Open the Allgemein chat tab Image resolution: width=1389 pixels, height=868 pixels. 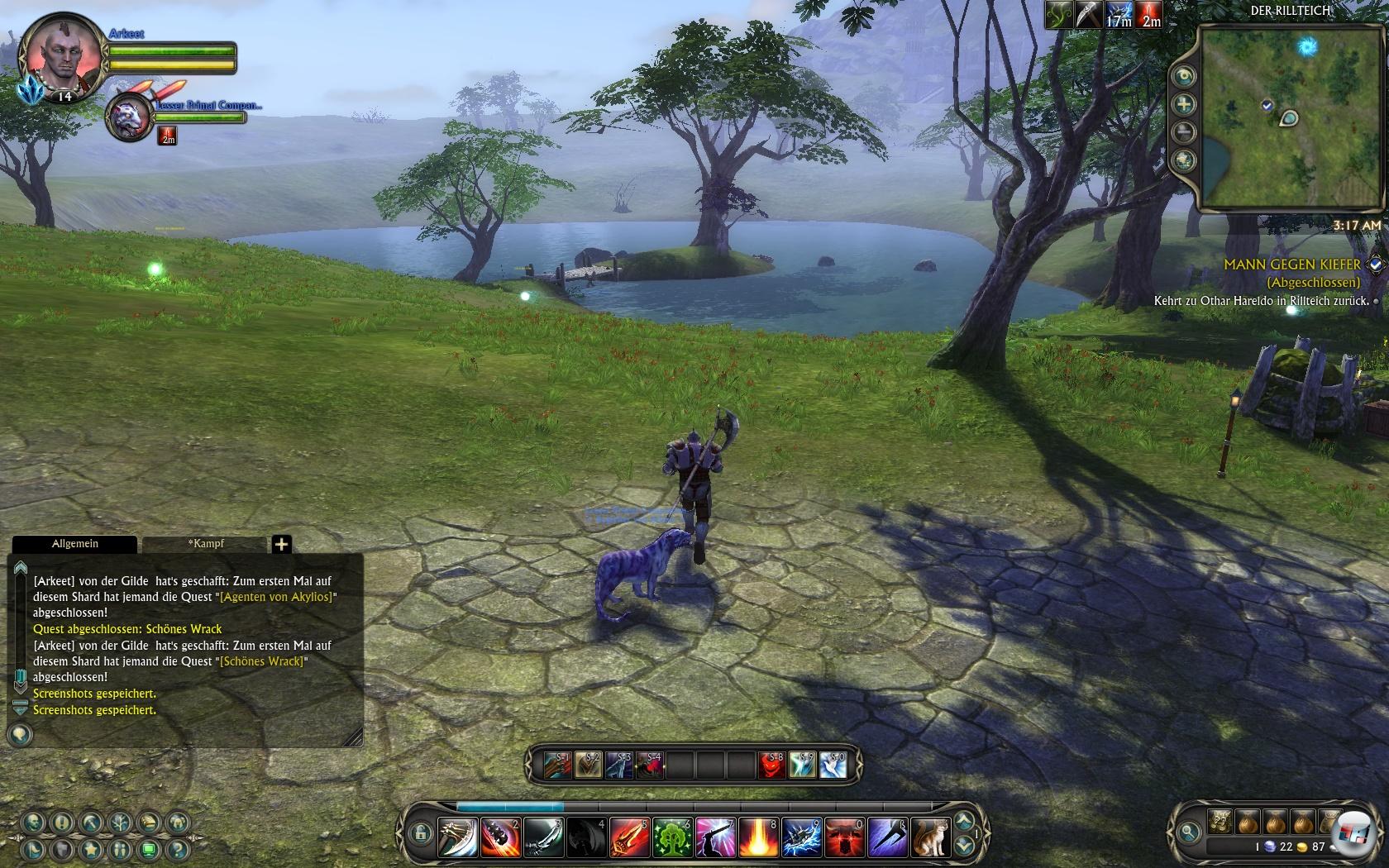pos(74,544)
